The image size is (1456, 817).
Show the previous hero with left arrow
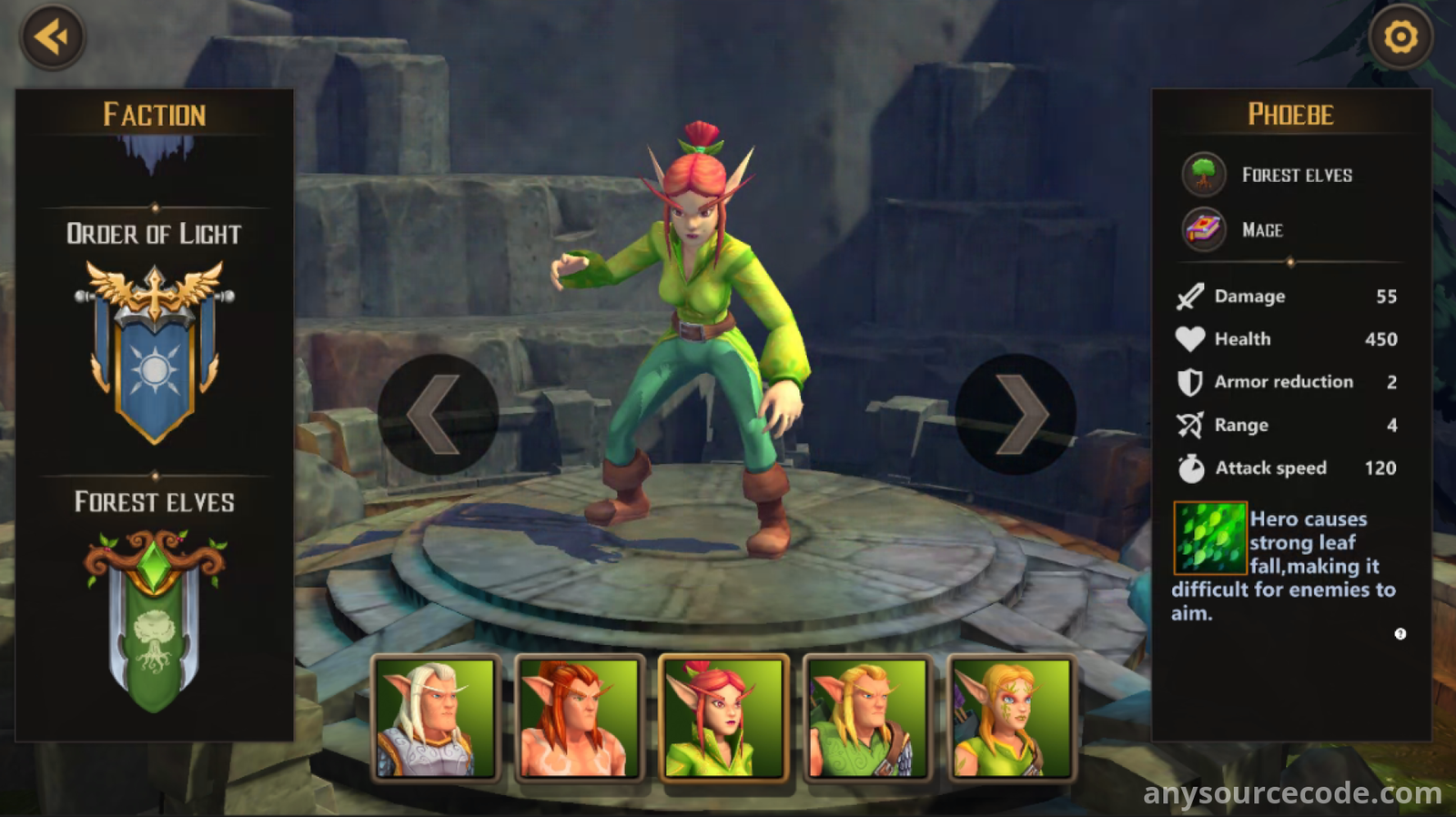coord(437,415)
